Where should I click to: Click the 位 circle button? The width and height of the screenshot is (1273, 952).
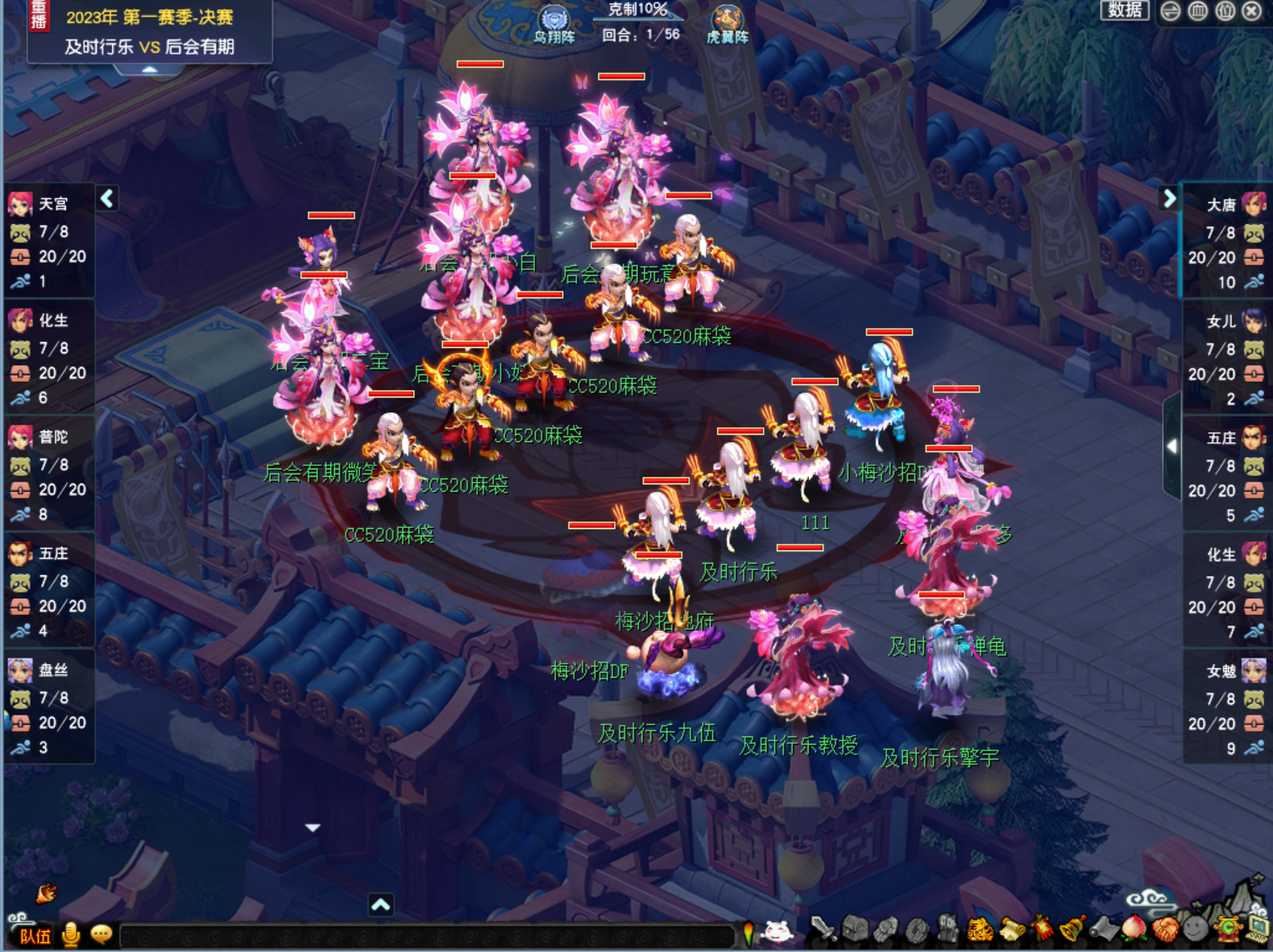click(1225, 11)
